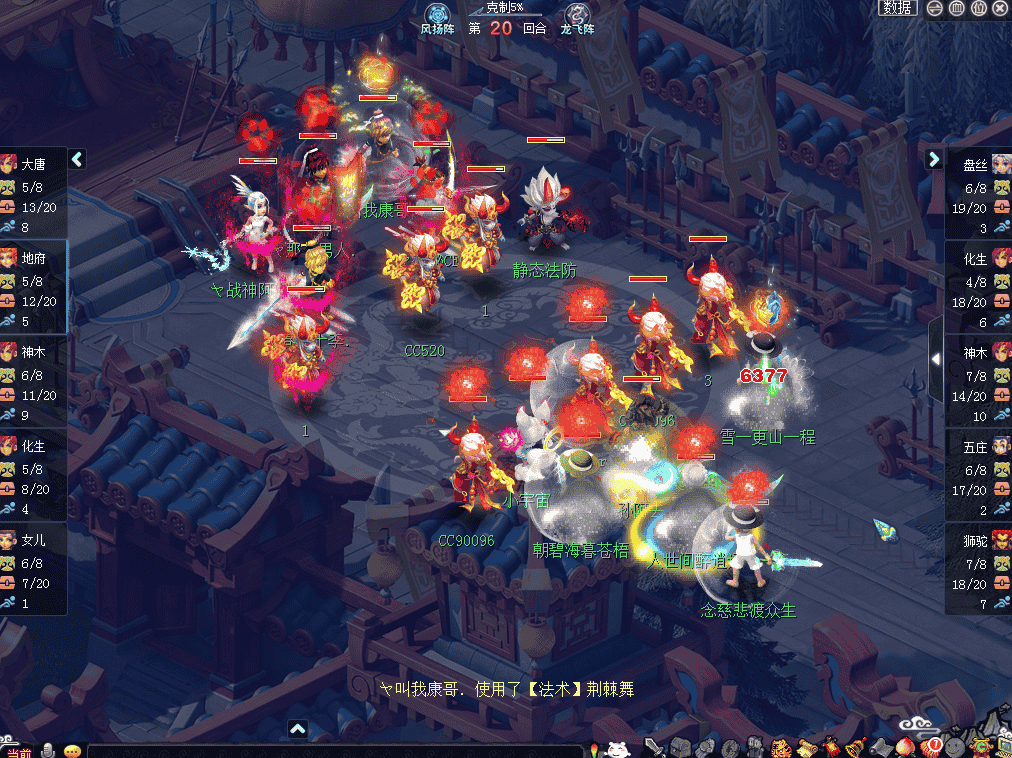
Task: Collapse the left team panel arrow
Action: [77, 159]
